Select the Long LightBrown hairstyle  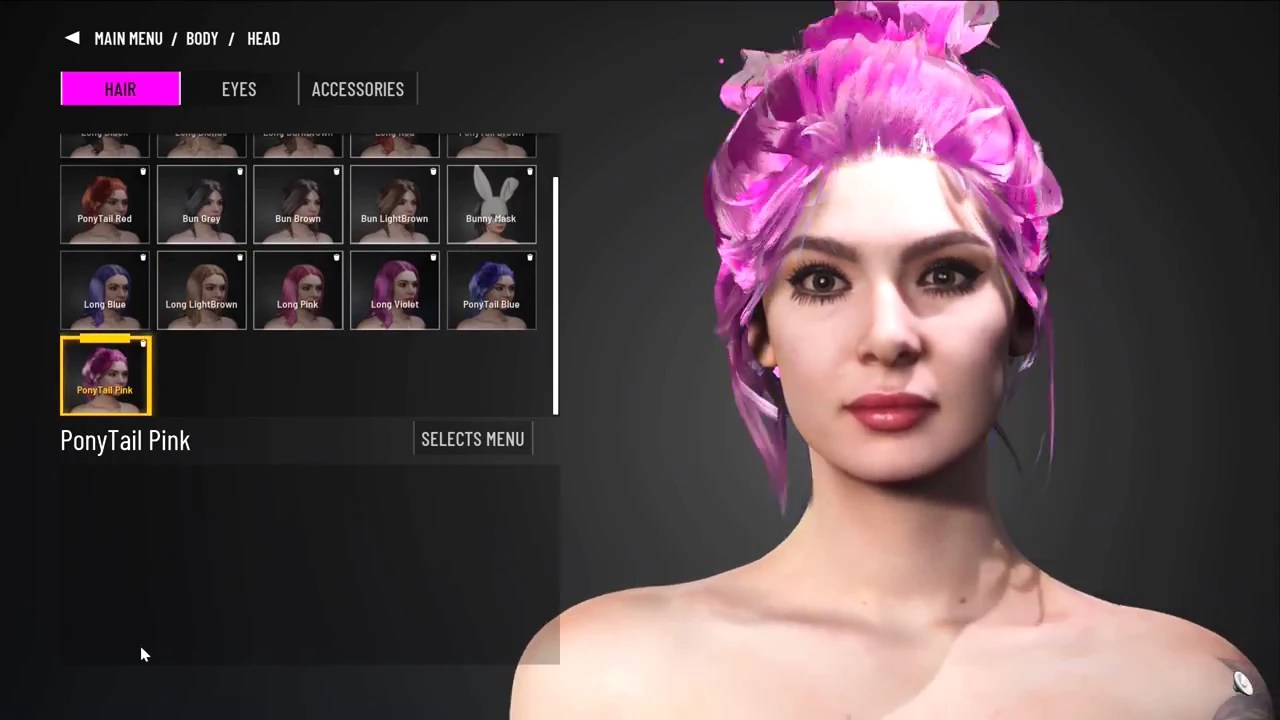[x=201, y=290]
